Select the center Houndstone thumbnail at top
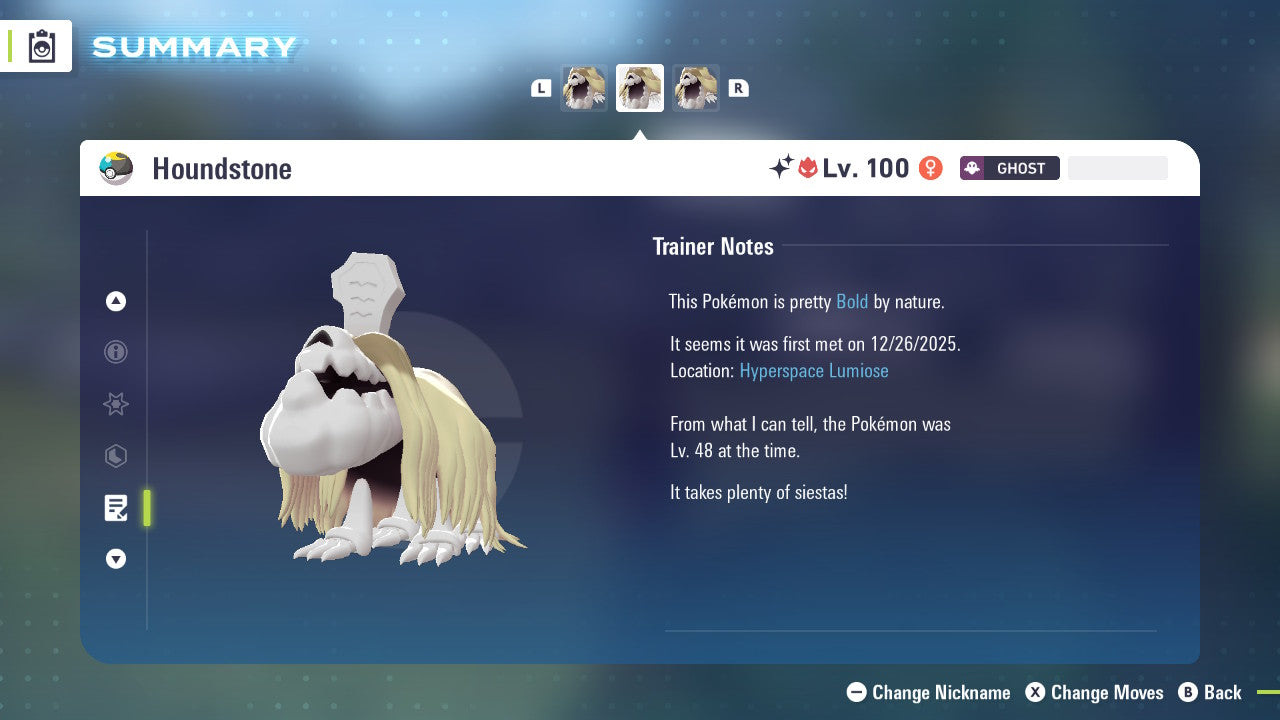The height and width of the screenshot is (720, 1280). tap(639, 88)
